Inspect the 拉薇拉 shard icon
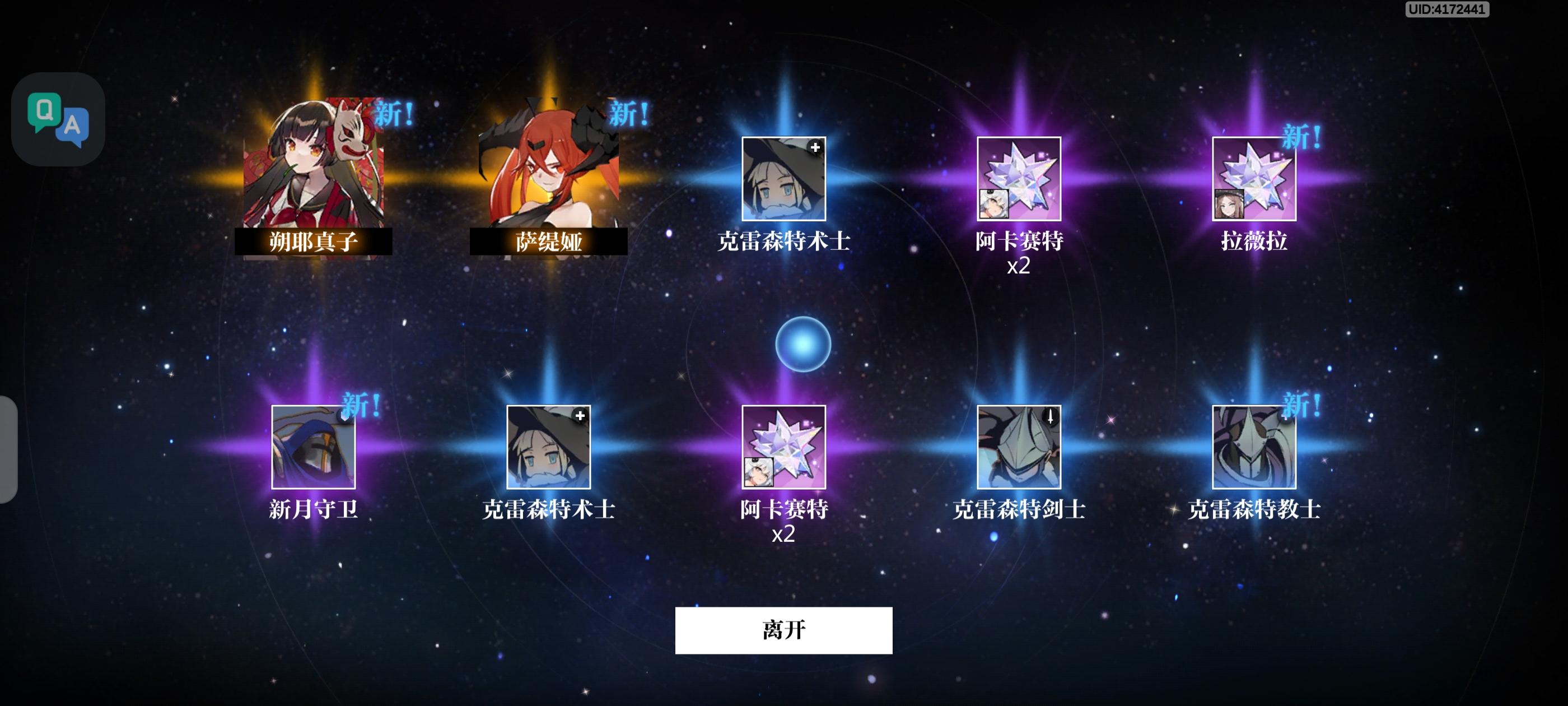The image size is (1568, 706). (1255, 179)
